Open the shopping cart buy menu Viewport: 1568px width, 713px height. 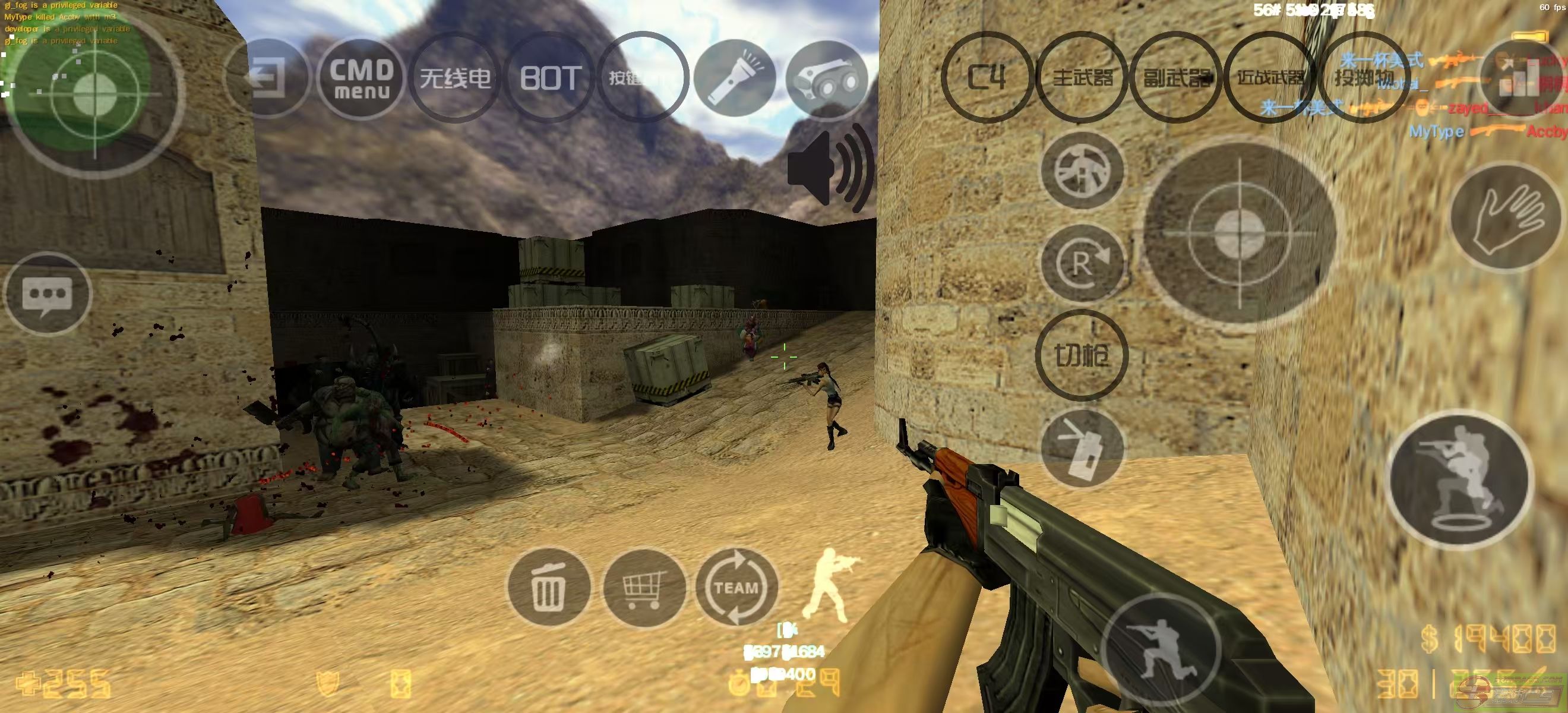[x=643, y=587]
